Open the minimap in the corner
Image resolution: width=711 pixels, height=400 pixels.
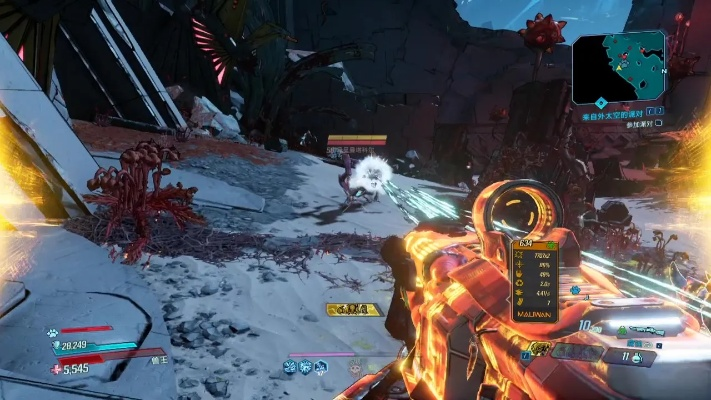pos(618,66)
